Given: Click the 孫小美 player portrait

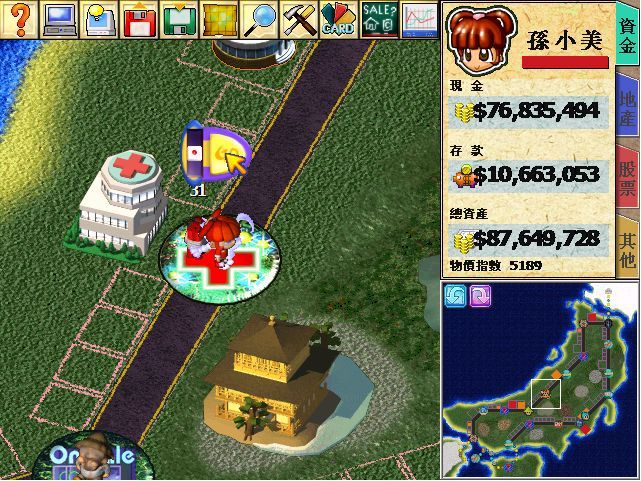Looking at the screenshot, I should (479, 40).
